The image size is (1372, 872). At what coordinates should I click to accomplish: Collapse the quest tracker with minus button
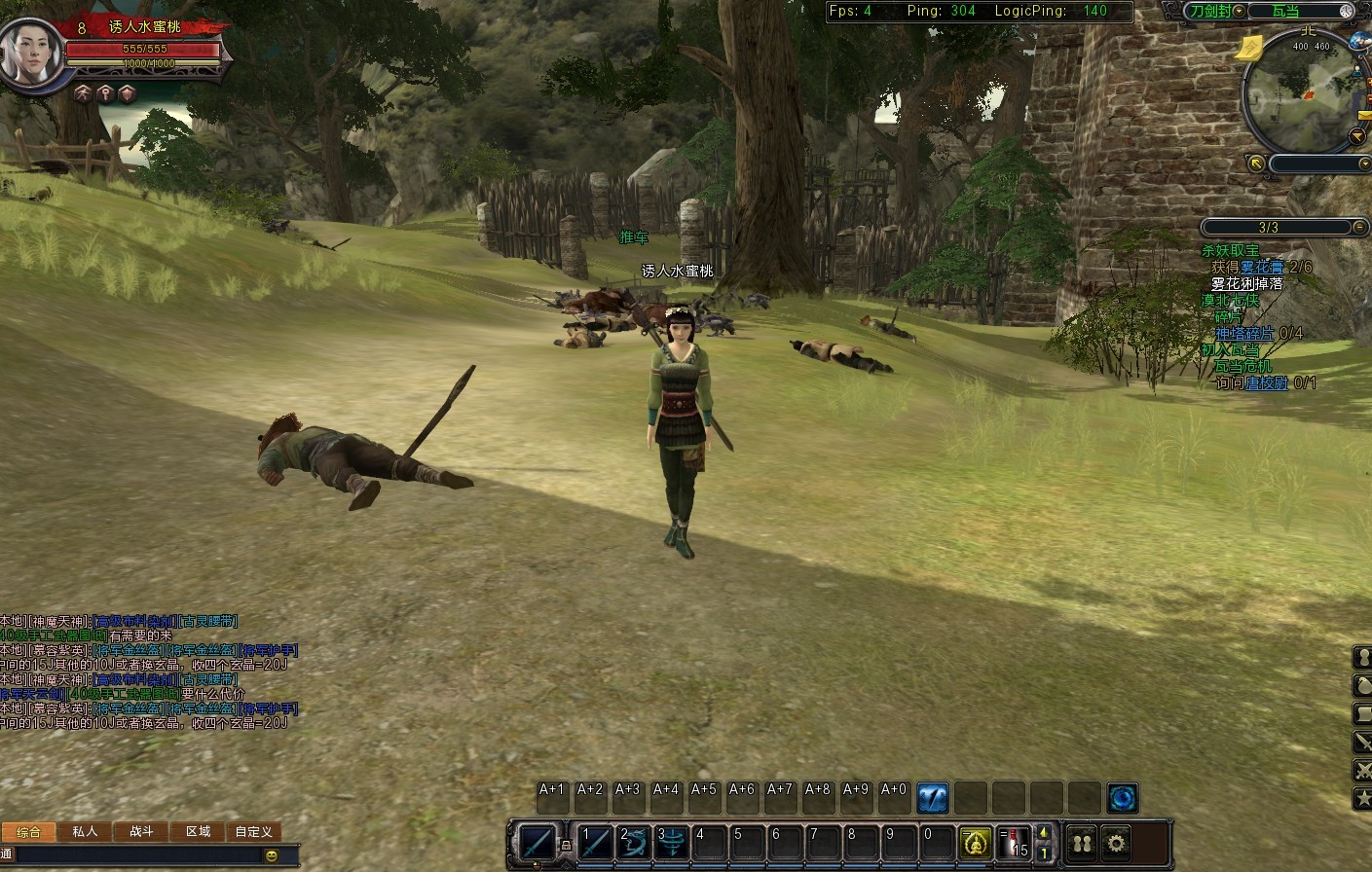[x=1359, y=227]
